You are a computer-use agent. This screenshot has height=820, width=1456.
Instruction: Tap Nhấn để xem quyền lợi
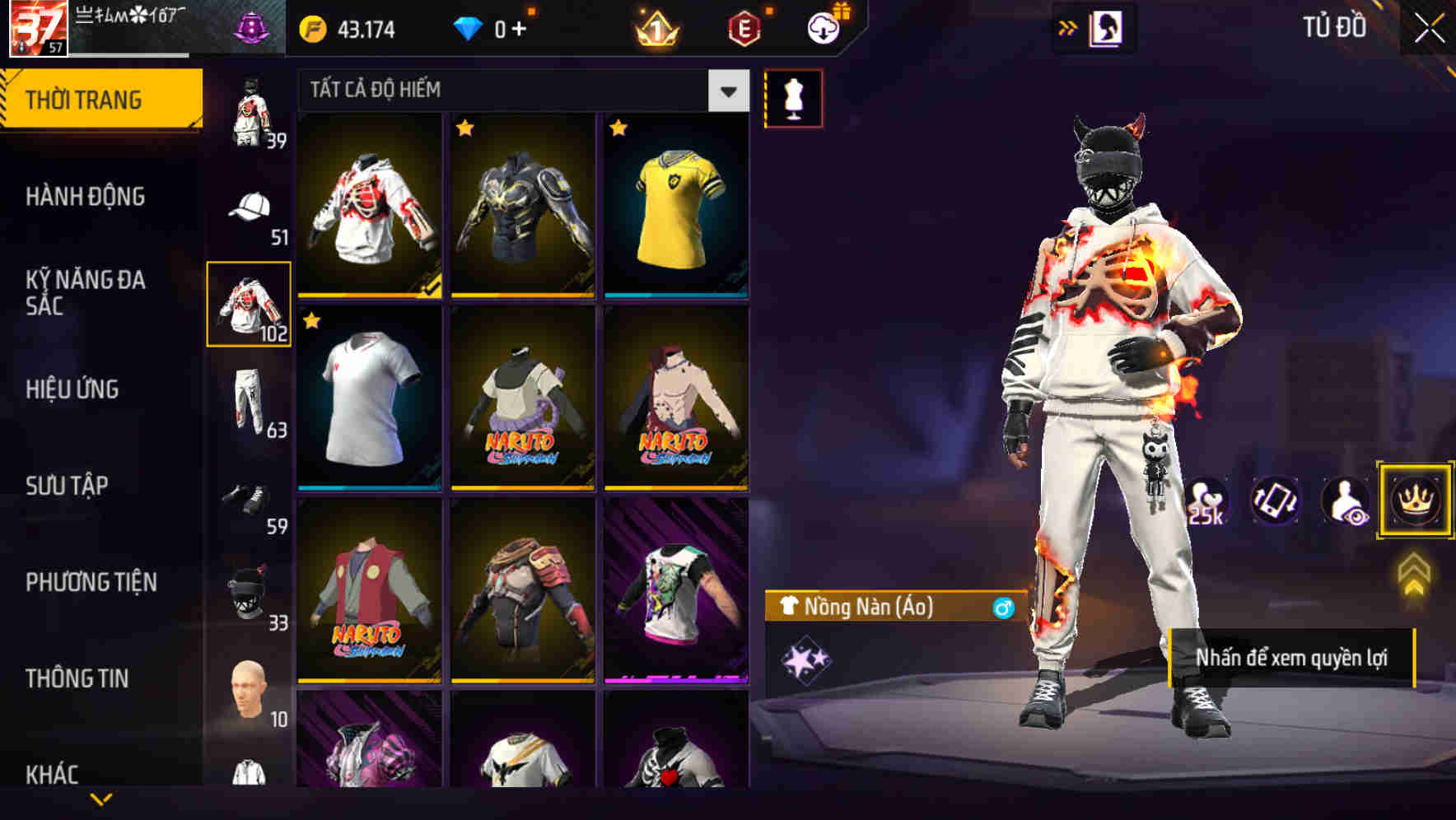(x=1295, y=659)
